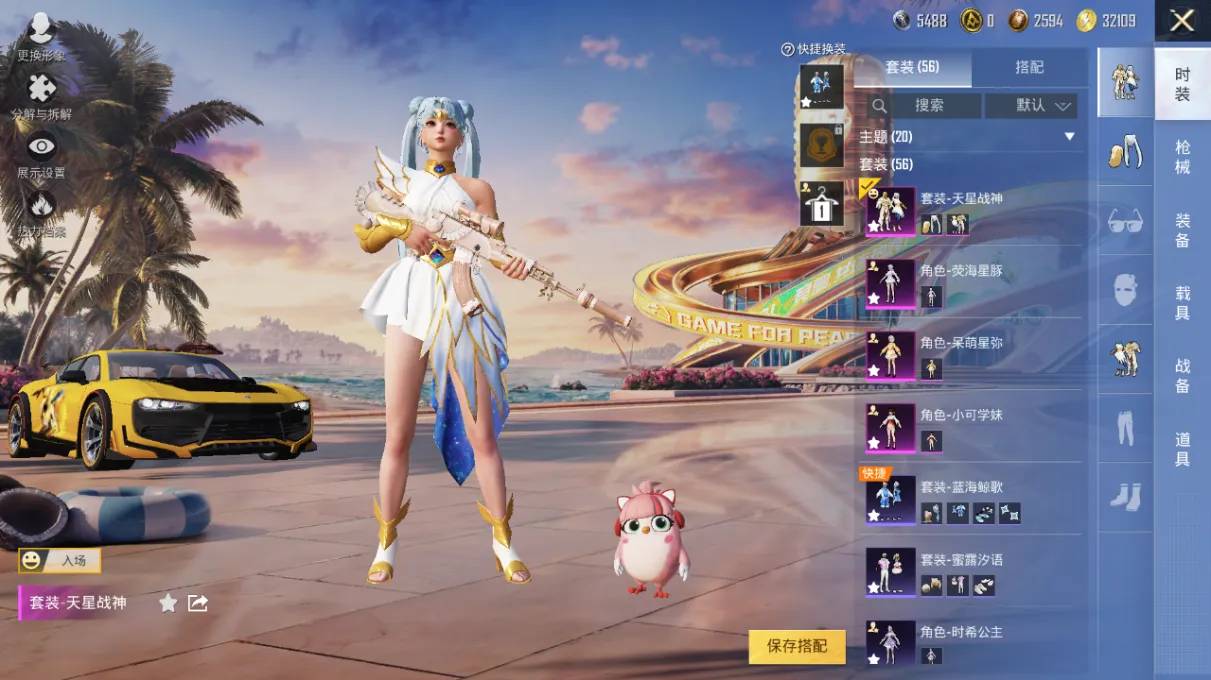The height and width of the screenshot is (680, 1211).
Task: Open the 道具 items category
Action: (x=1182, y=449)
